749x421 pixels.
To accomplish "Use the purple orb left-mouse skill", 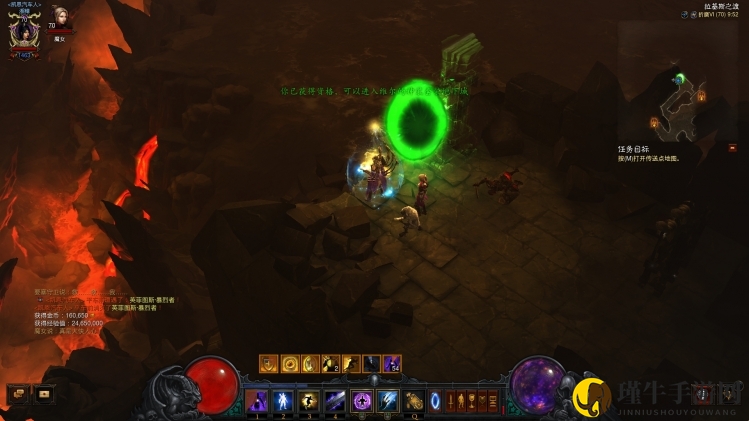I will (x=361, y=401).
